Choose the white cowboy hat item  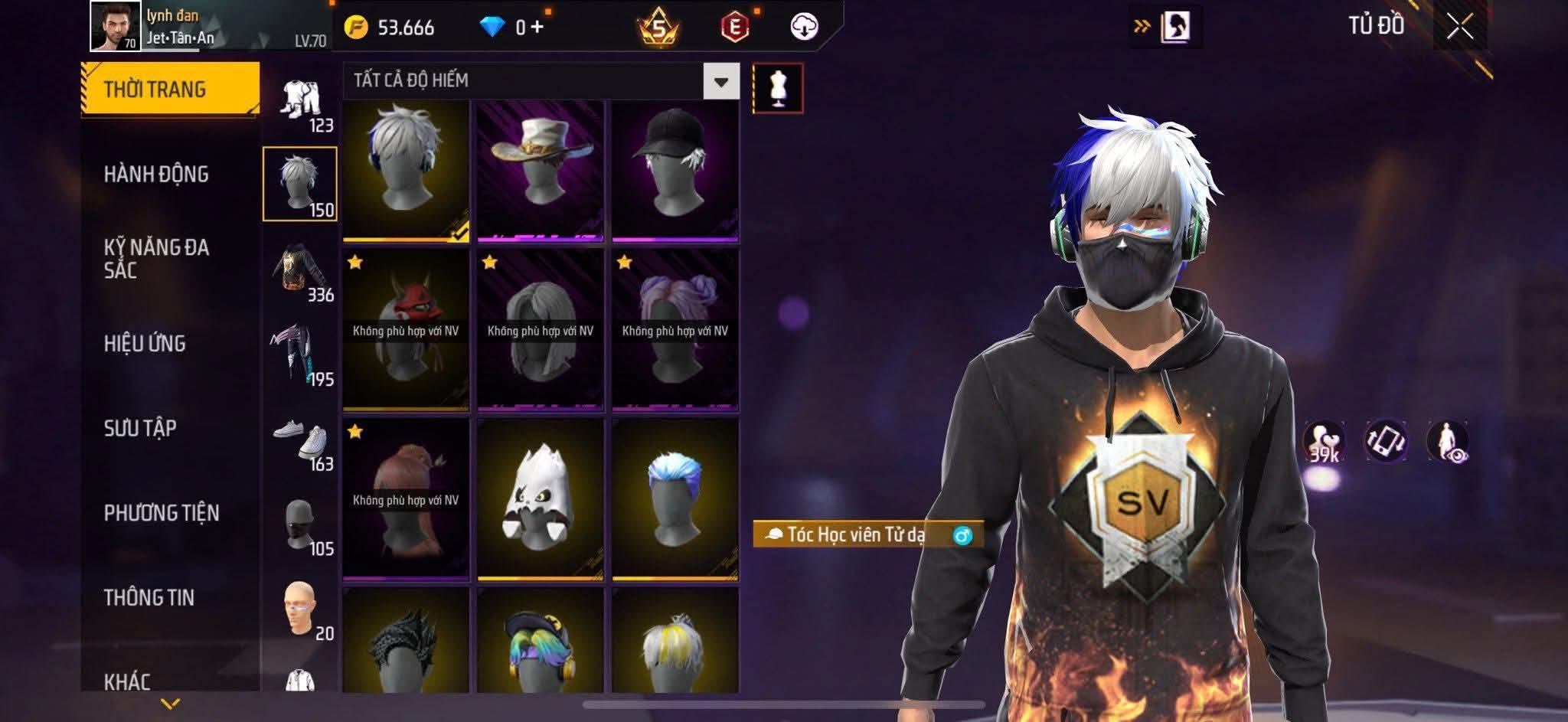540,170
